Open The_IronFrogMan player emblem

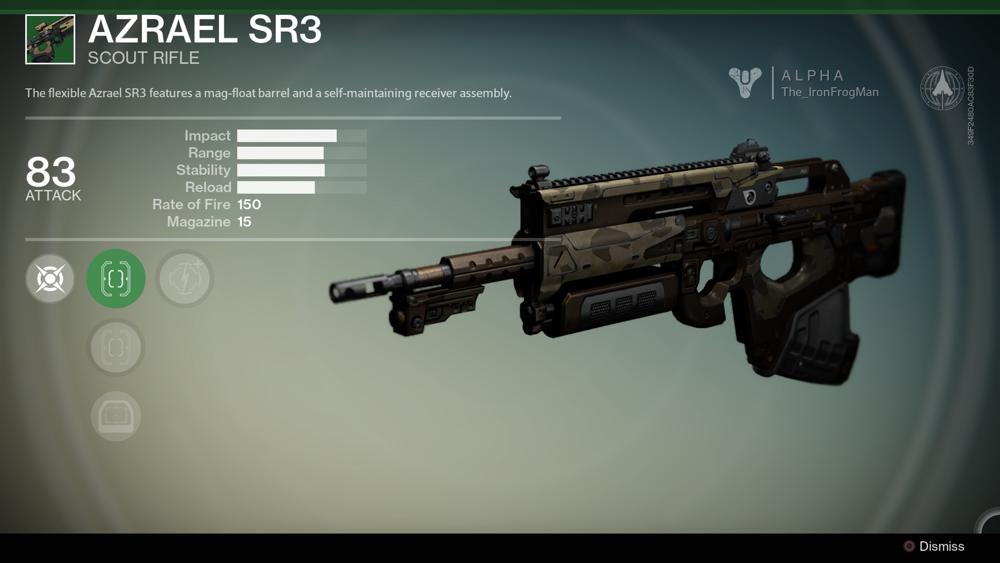pos(745,83)
